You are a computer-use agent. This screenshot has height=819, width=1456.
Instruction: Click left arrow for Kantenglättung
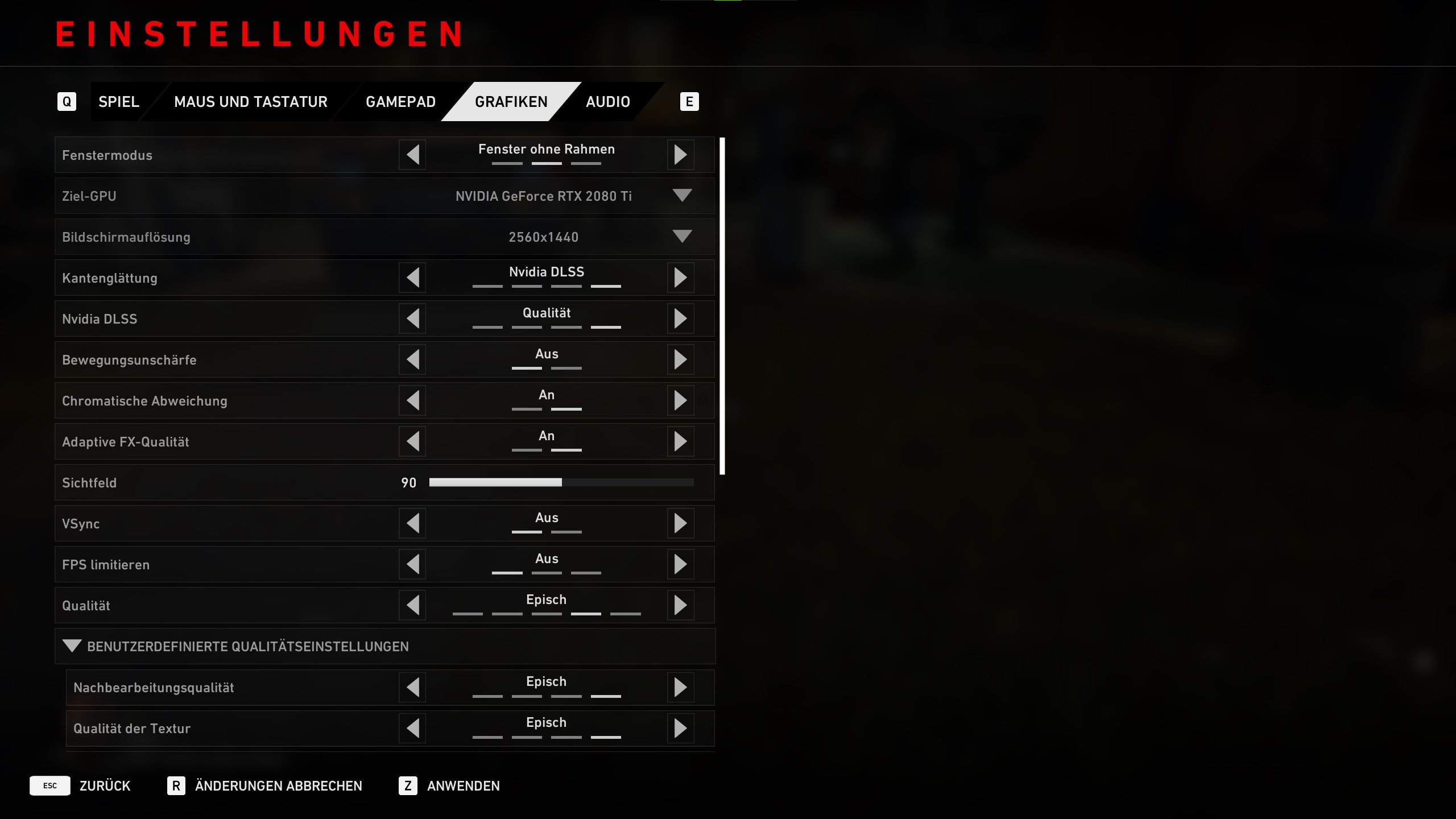tap(413, 278)
